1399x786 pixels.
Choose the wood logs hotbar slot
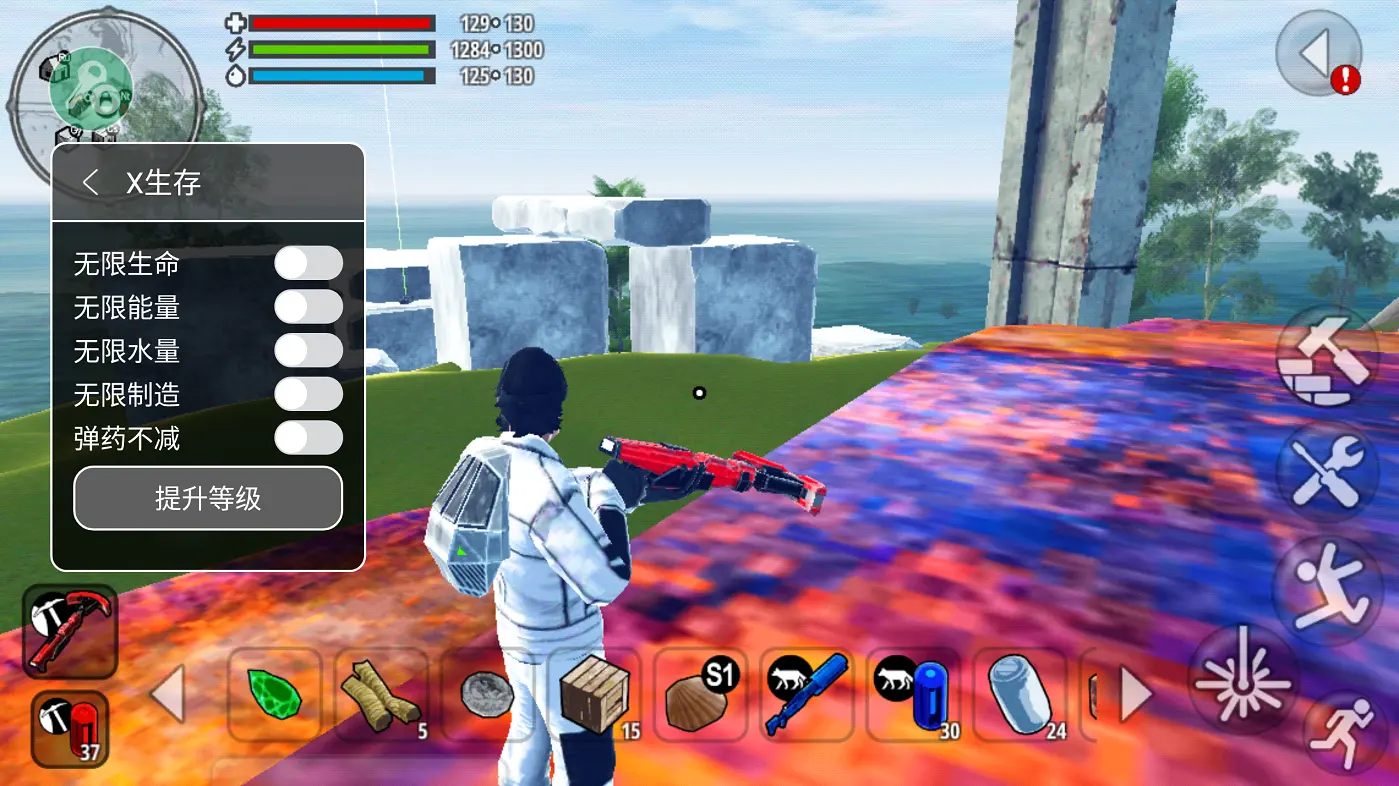pos(381,695)
